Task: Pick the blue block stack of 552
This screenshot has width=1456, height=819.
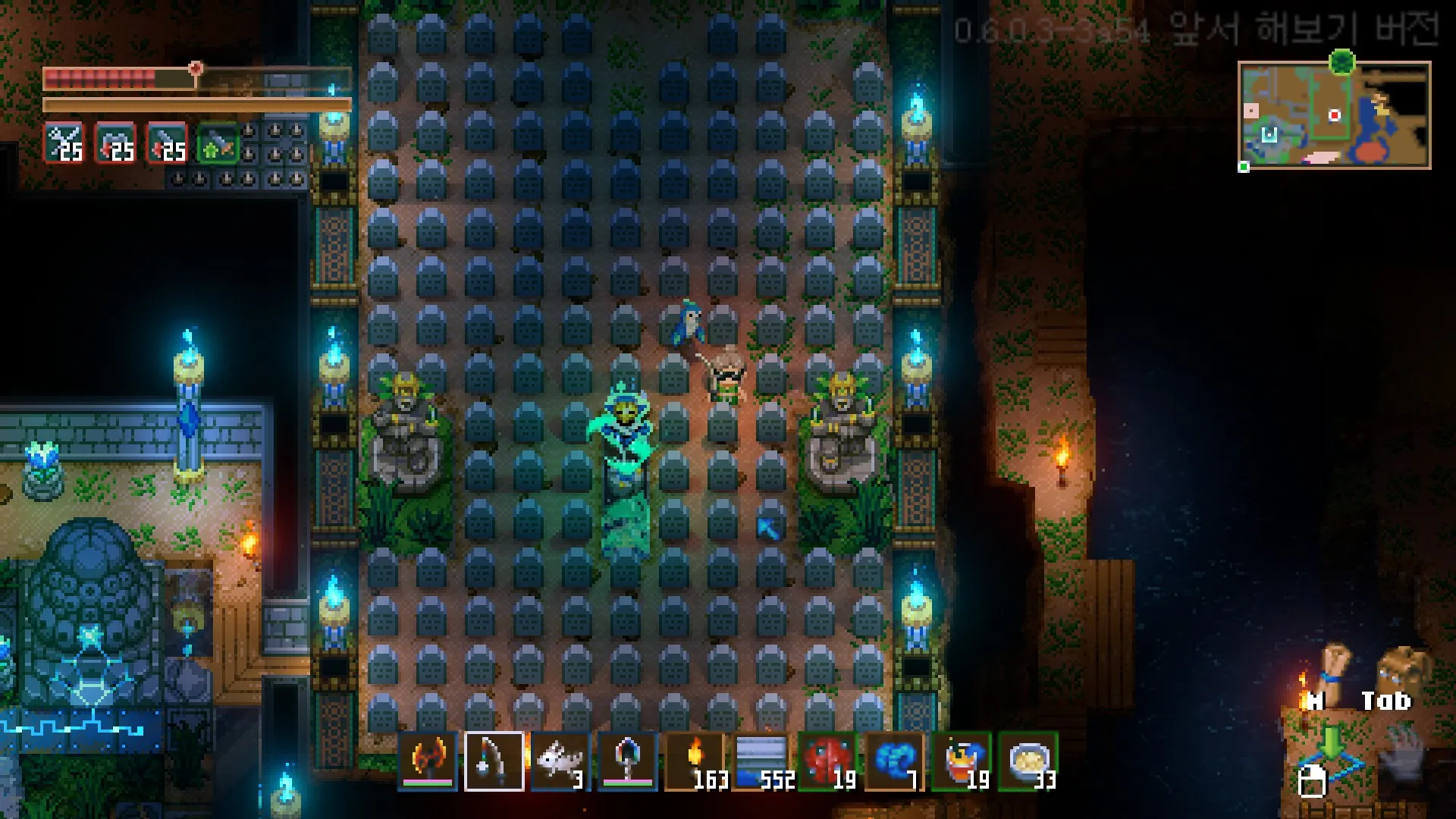Action: click(761, 761)
